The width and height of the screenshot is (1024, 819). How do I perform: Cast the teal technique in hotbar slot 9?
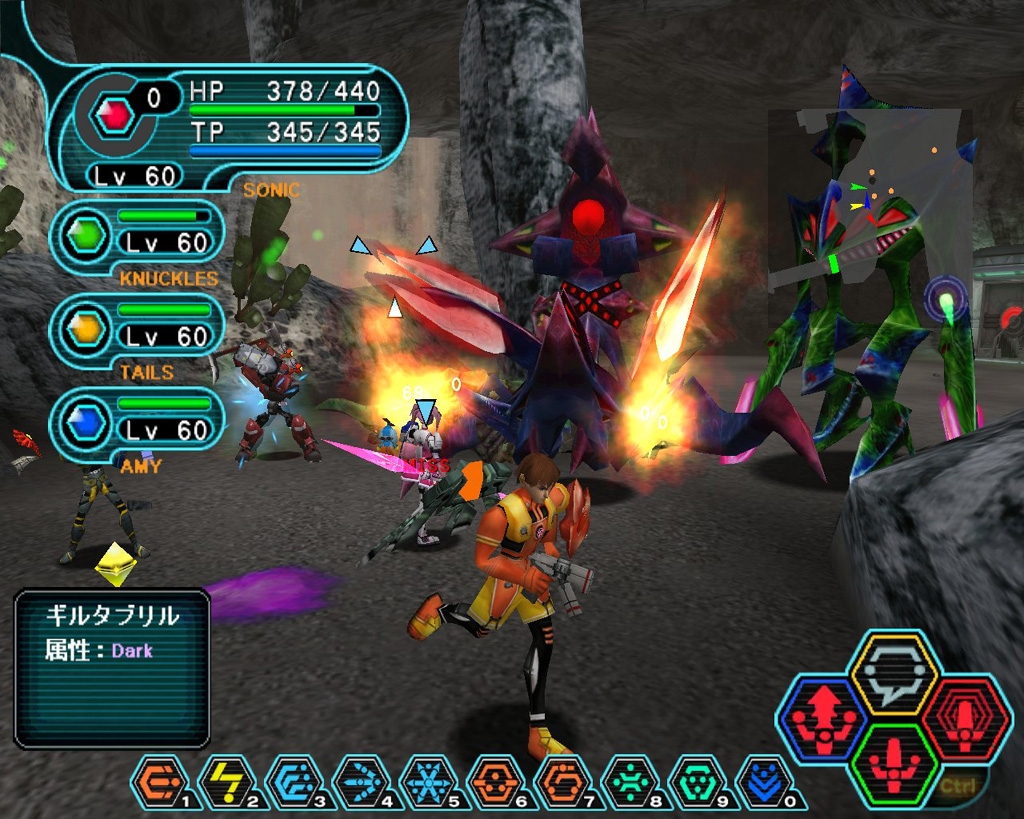click(x=698, y=781)
